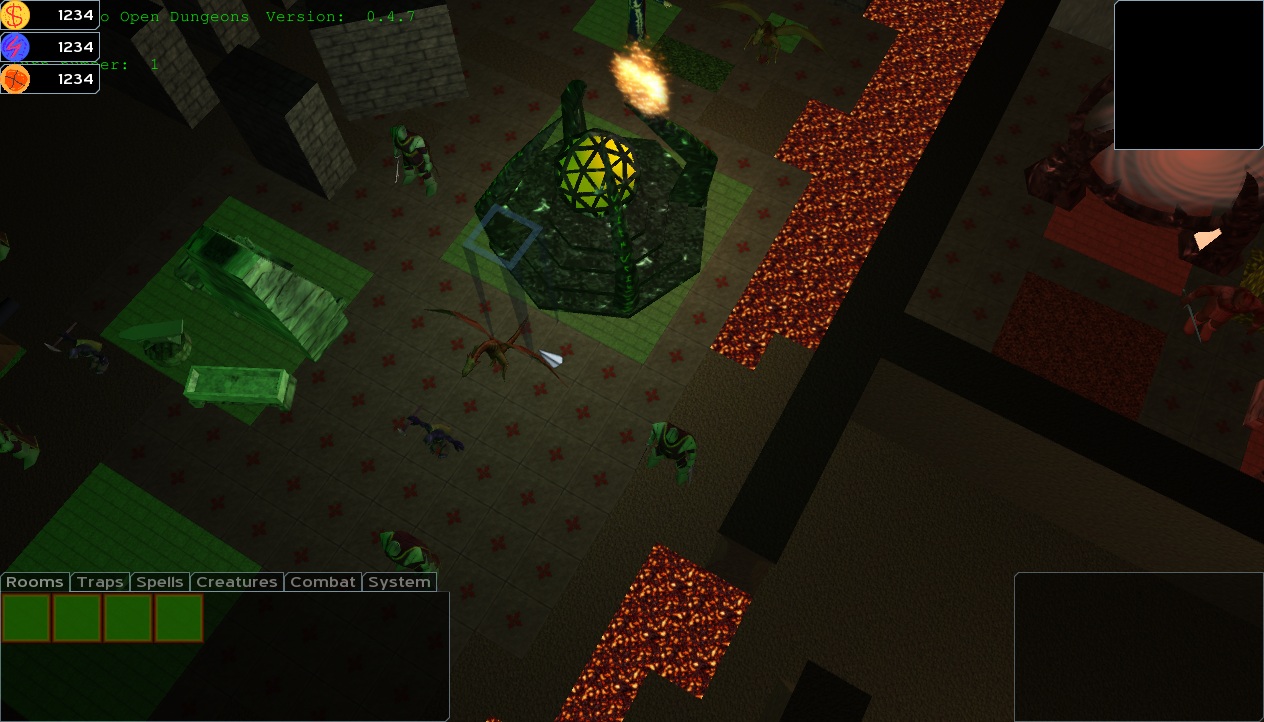The image size is (1264, 722).
Task: Click the black minimap panel
Action: (1188, 75)
